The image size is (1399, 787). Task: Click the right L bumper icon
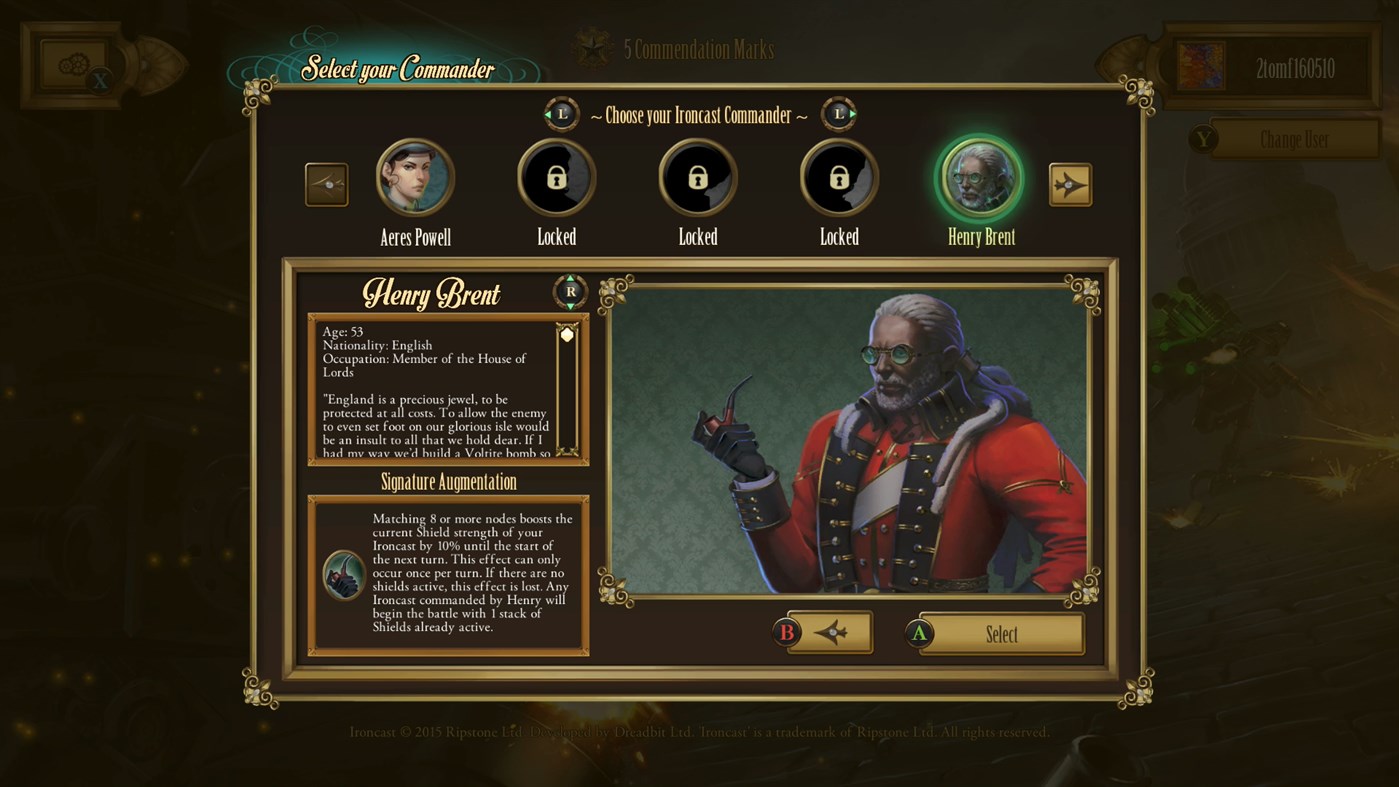coord(838,114)
